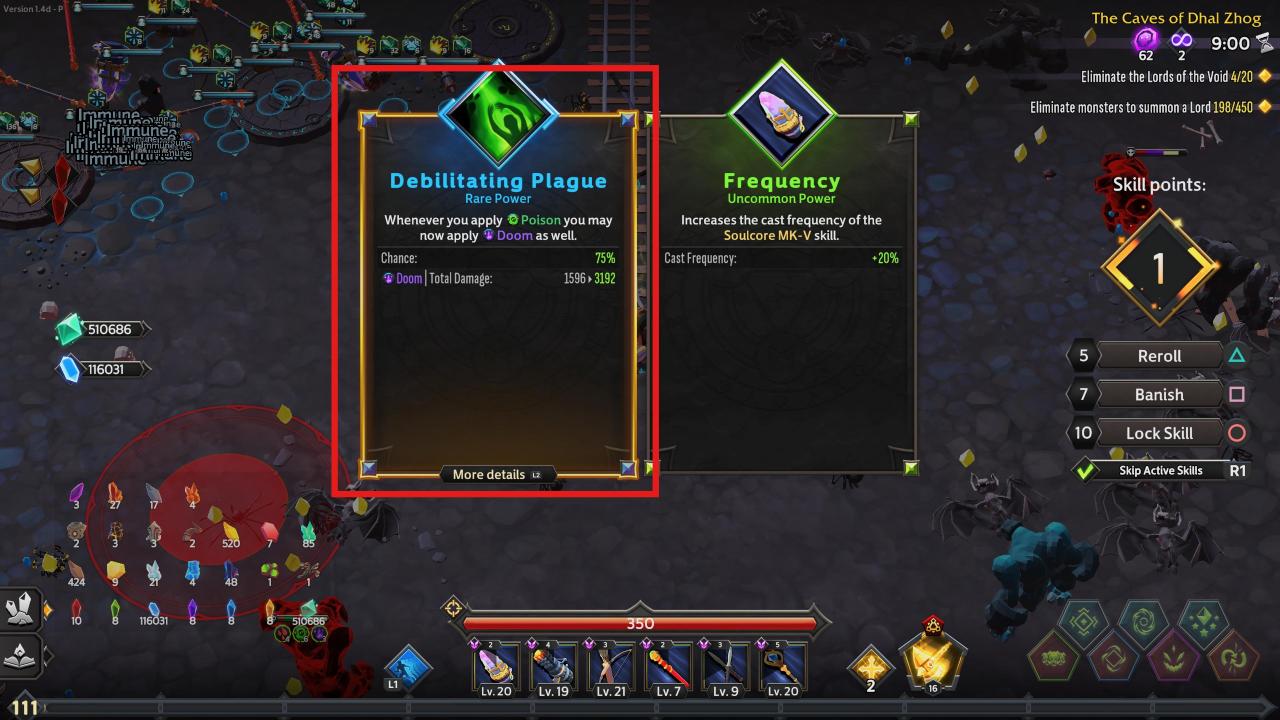Select the golden key-staff skill slot Lv. 20
The height and width of the screenshot is (720, 1280).
pos(784,666)
